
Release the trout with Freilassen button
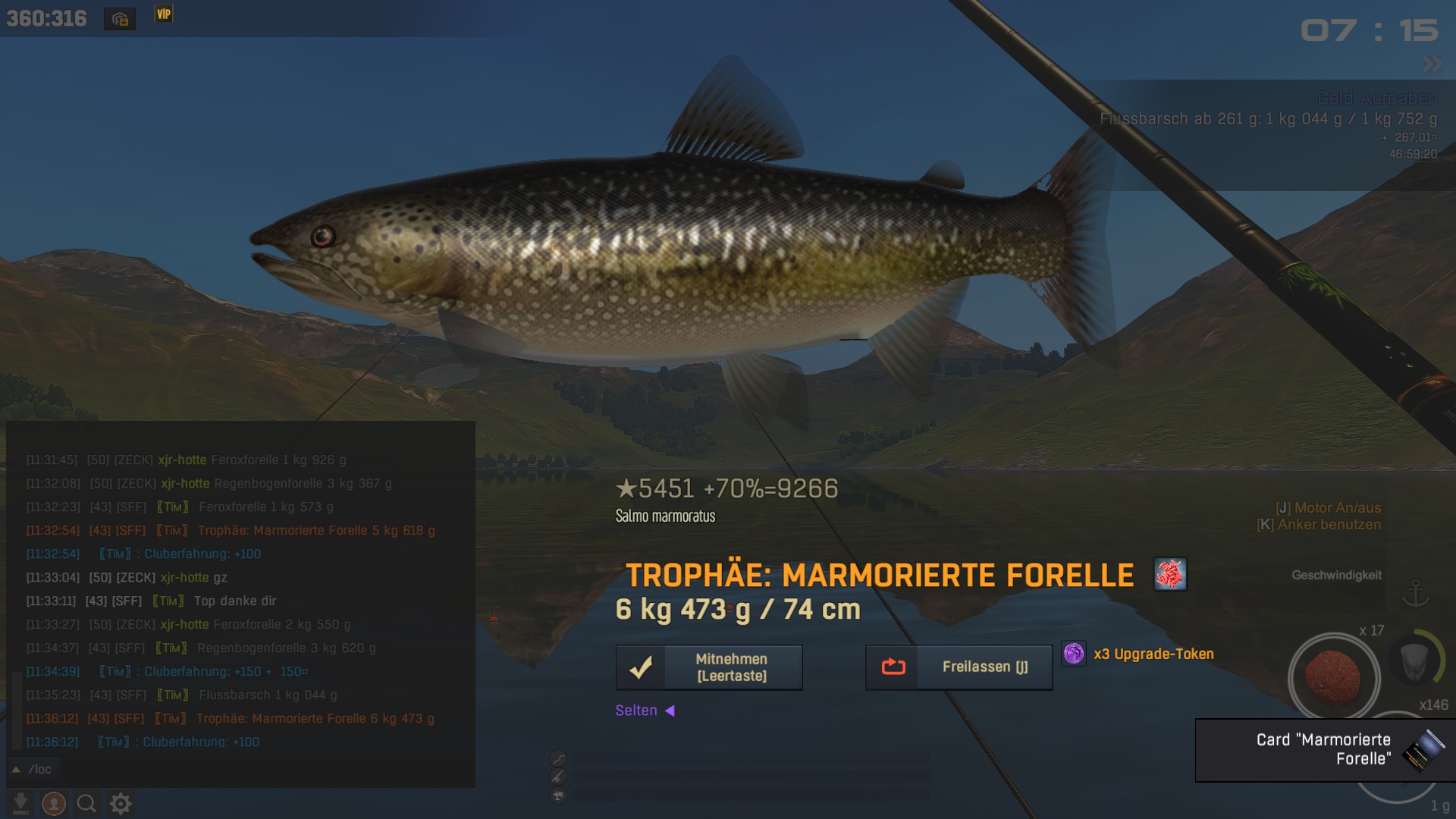point(959,667)
